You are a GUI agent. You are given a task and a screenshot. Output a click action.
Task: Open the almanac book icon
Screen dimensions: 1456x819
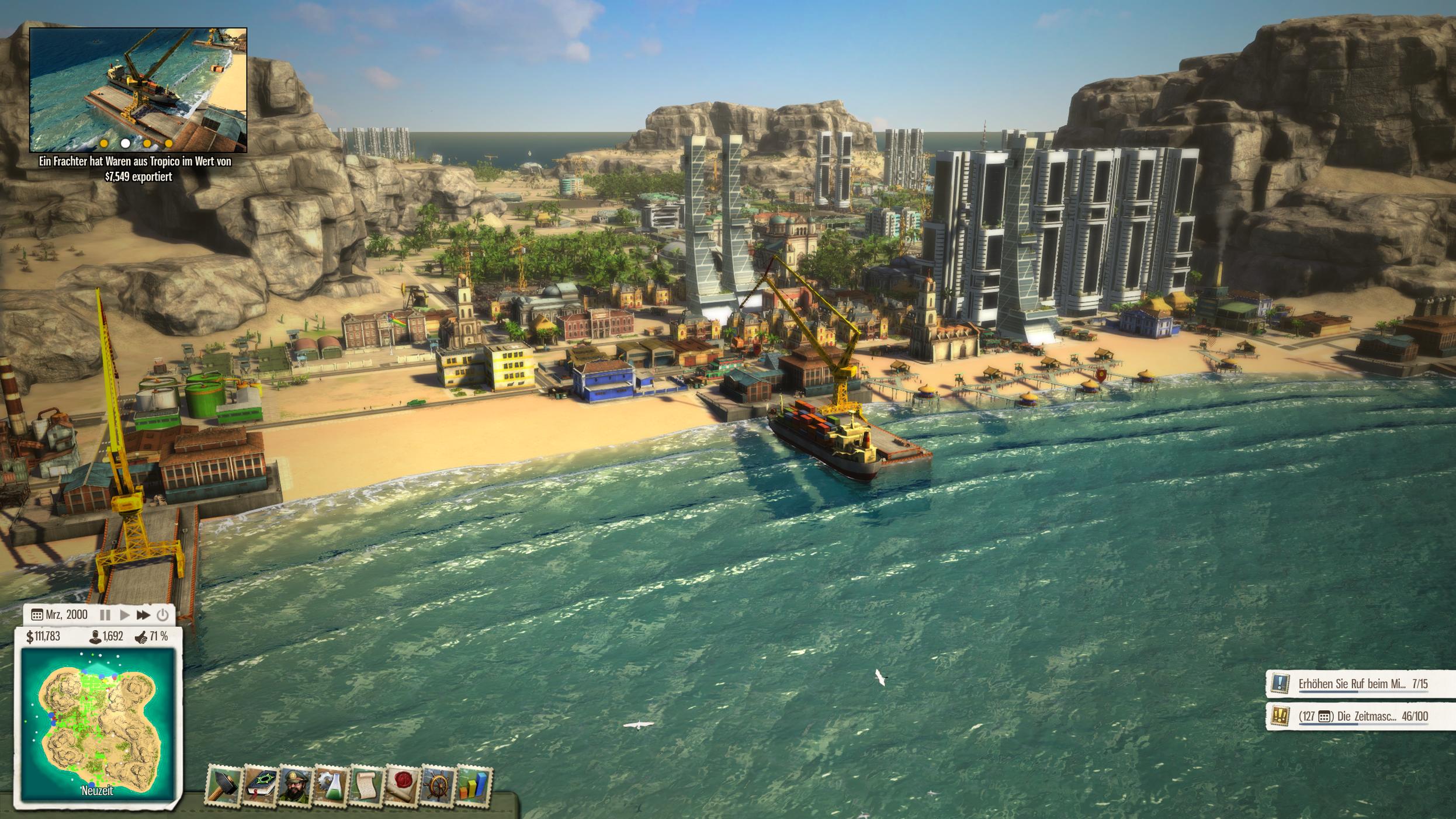point(261,786)
